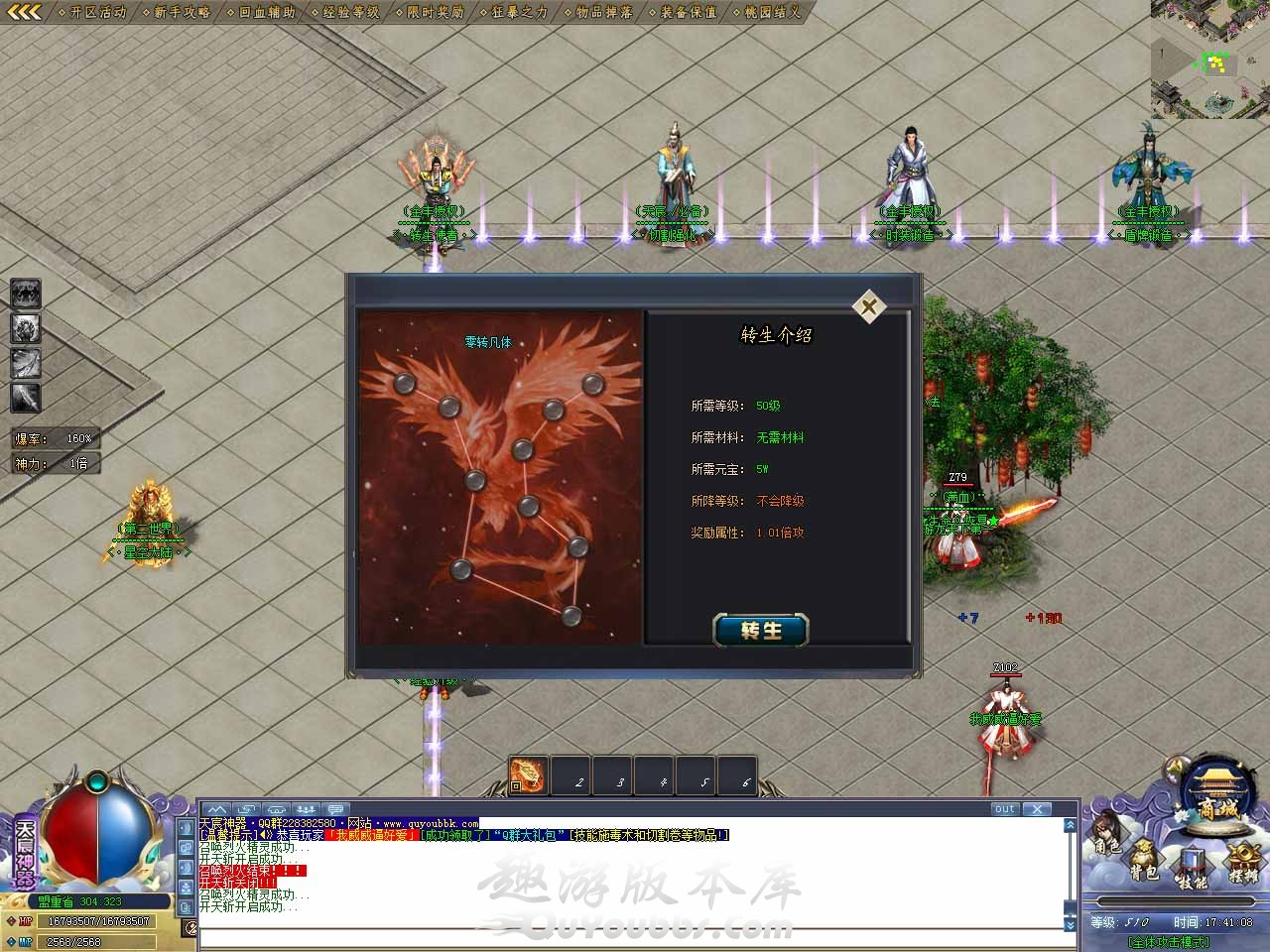The height and width of the screenshot is (952, 1270).
Task: Select the 狂暴之力 menu entry
Action: 519,12
